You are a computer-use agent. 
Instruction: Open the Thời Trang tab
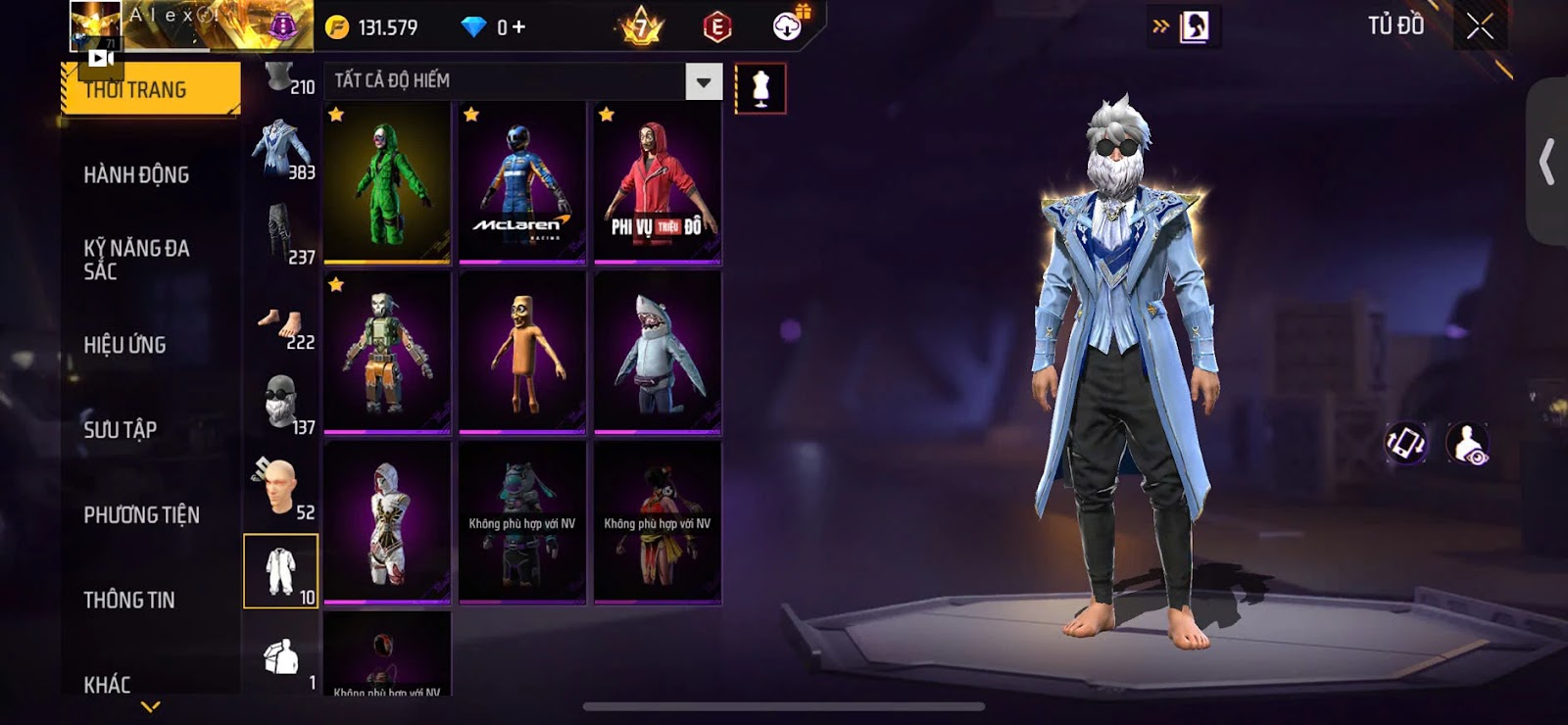tap(149, 90)
